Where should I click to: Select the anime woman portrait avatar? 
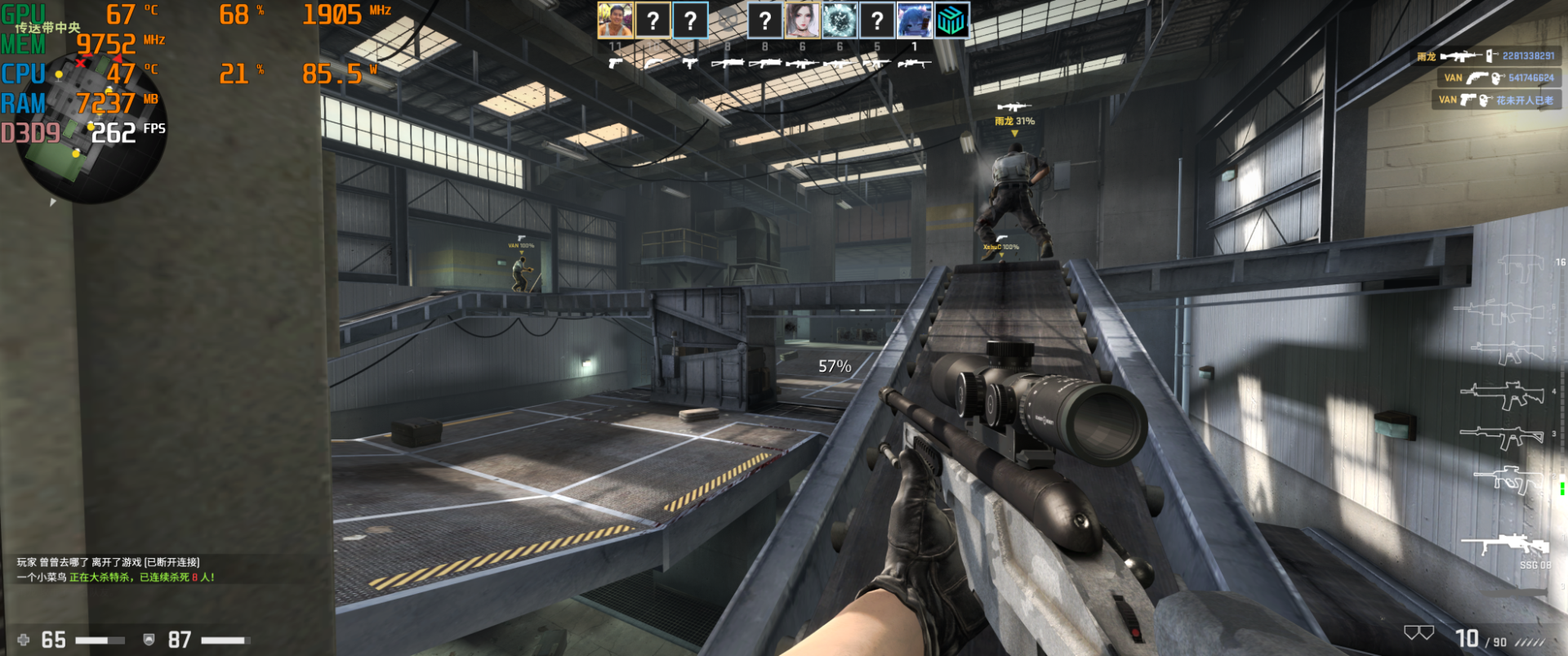(x=802, y=20)
